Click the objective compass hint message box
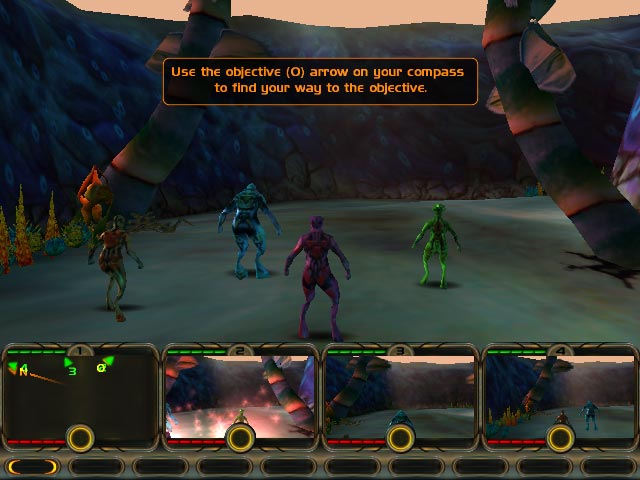The height and width of the screenshot is (480, 640). coord(320,80)
